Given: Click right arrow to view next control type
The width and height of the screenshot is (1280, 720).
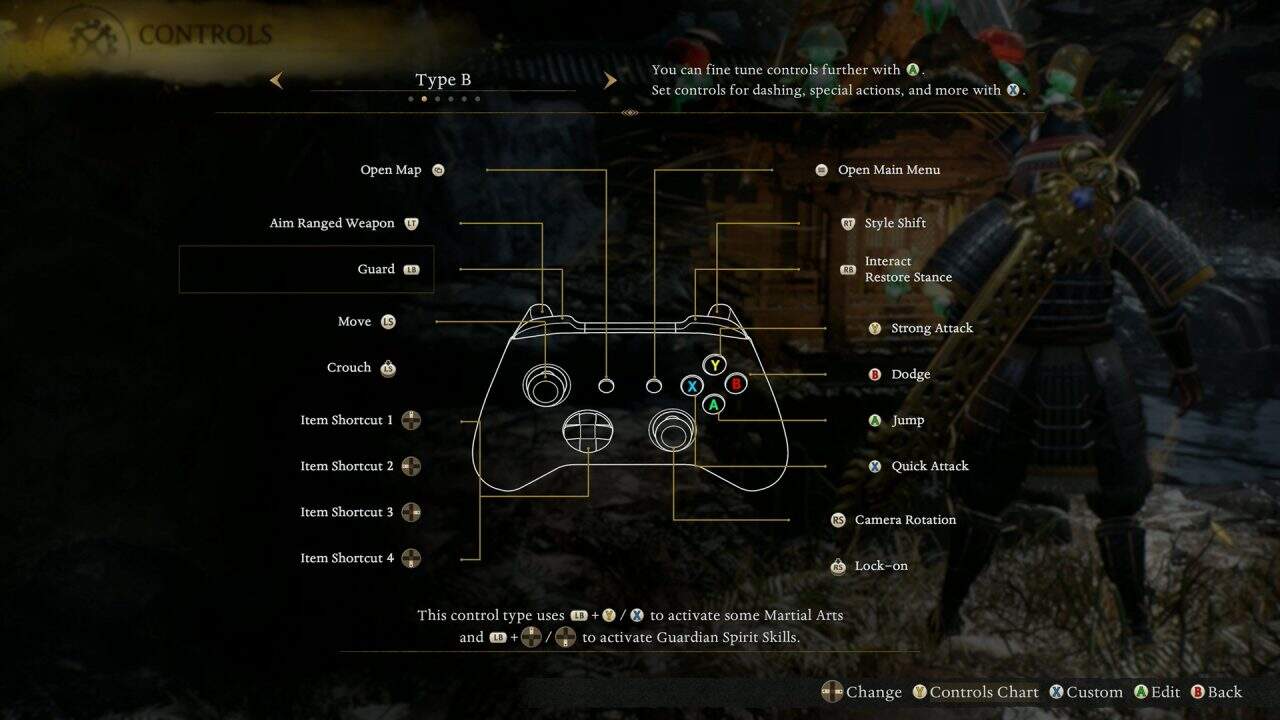Looking at the screenshot, I should (610, 80).
